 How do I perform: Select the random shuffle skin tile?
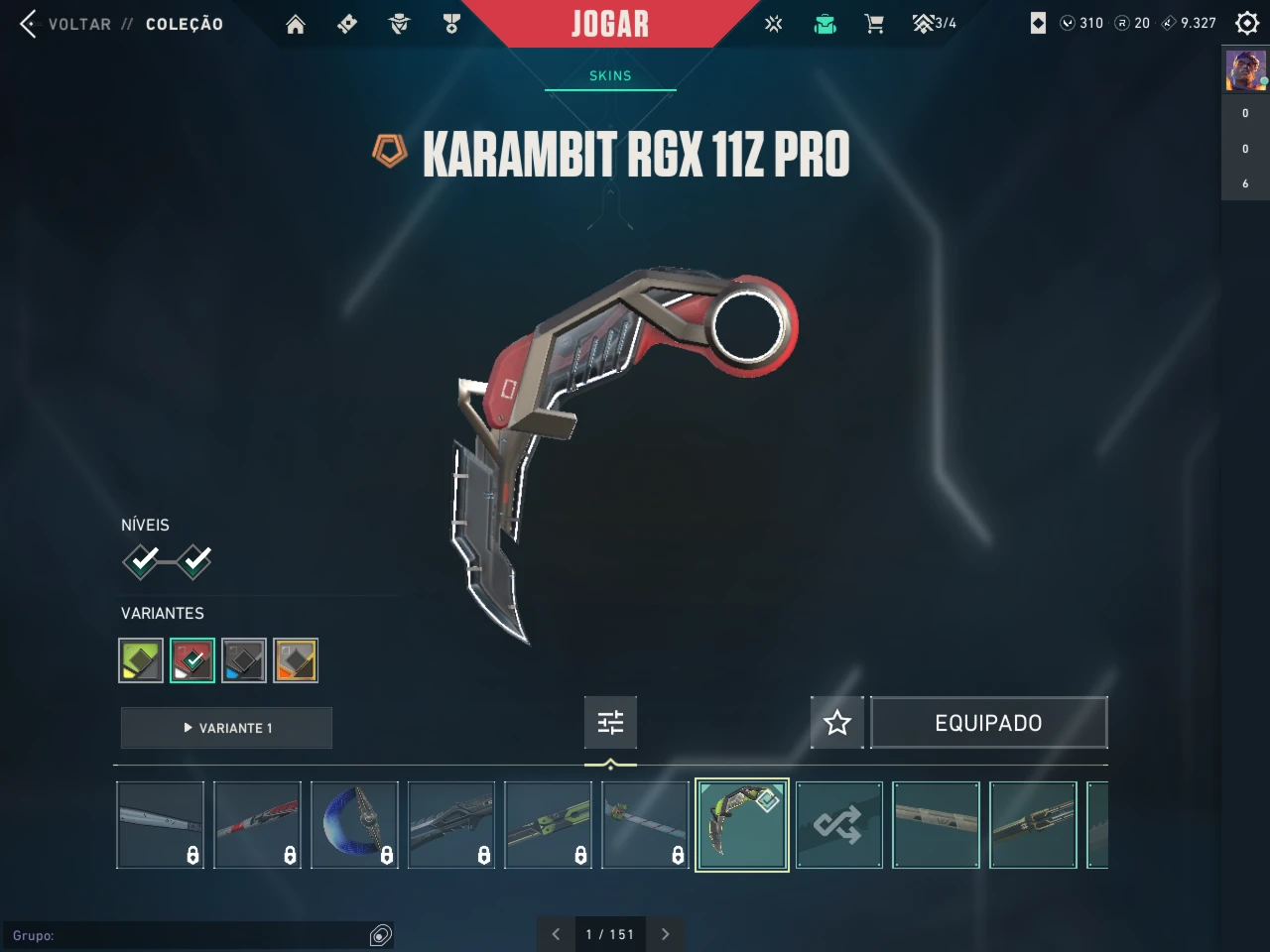point(838,825)
